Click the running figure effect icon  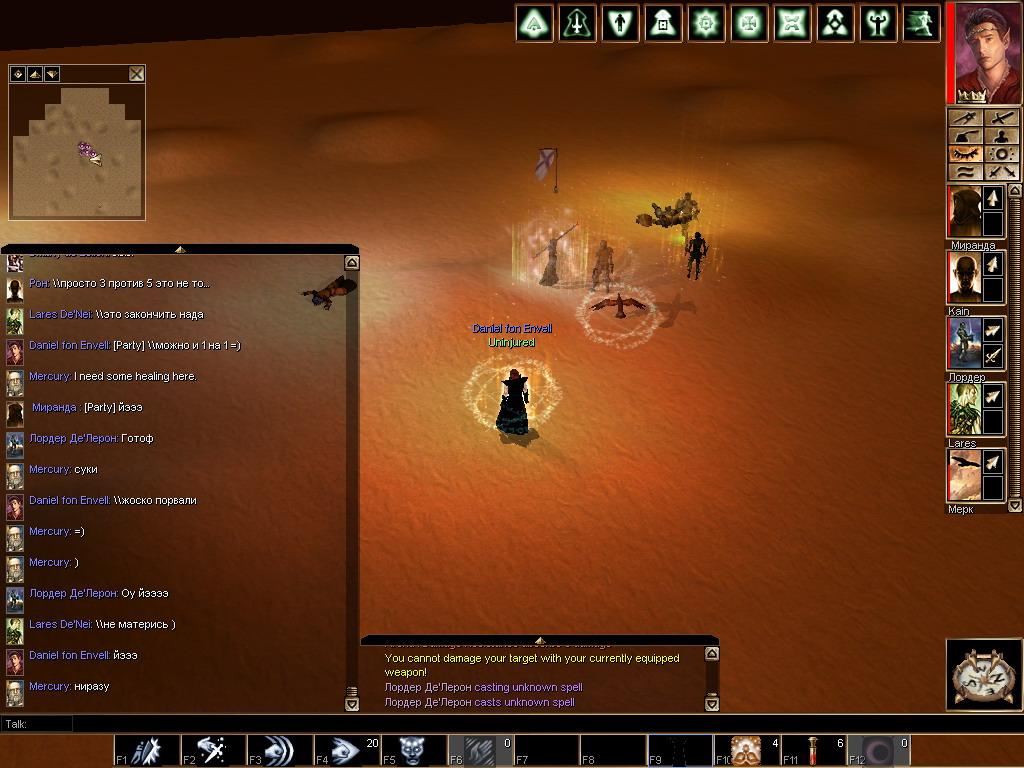click(x=921, y=23)
